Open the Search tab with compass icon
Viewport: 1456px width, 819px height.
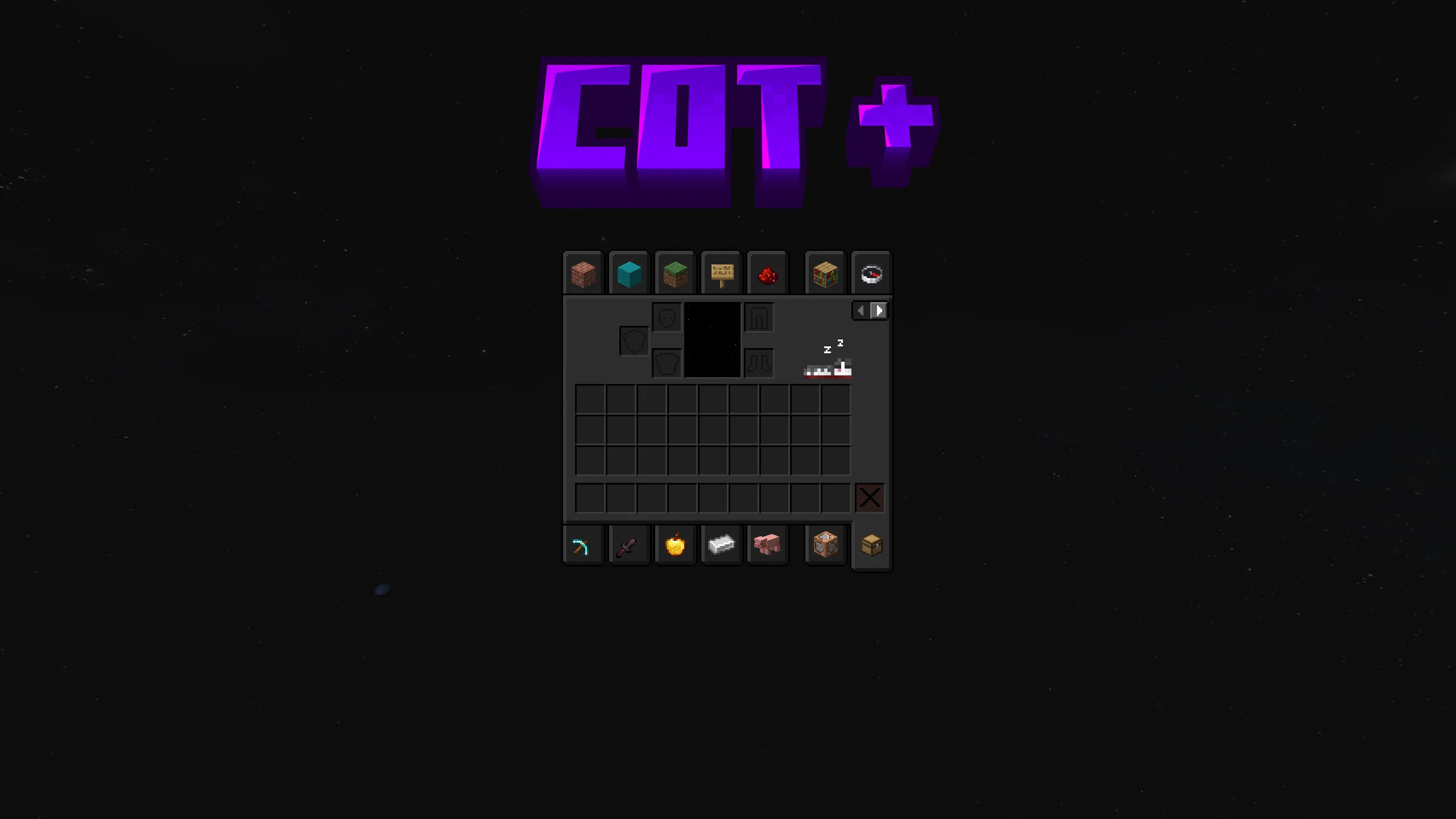pos(871,274)
